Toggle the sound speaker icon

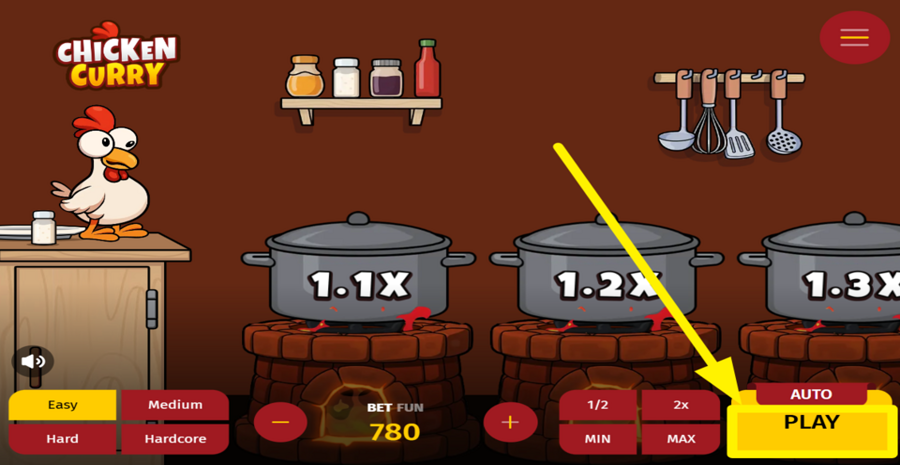tap(33, 361)
